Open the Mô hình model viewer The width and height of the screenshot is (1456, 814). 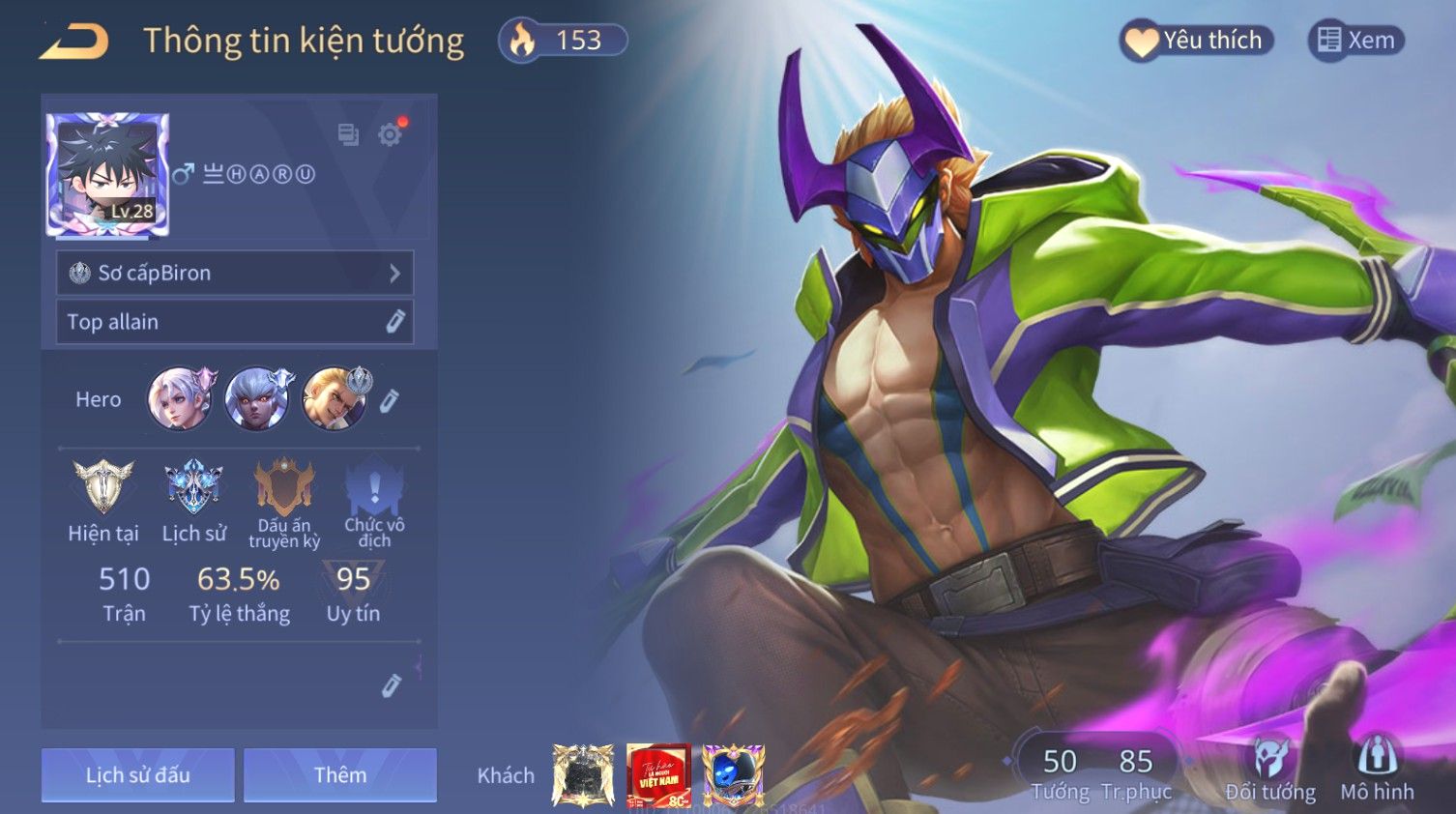(1377, 770)
